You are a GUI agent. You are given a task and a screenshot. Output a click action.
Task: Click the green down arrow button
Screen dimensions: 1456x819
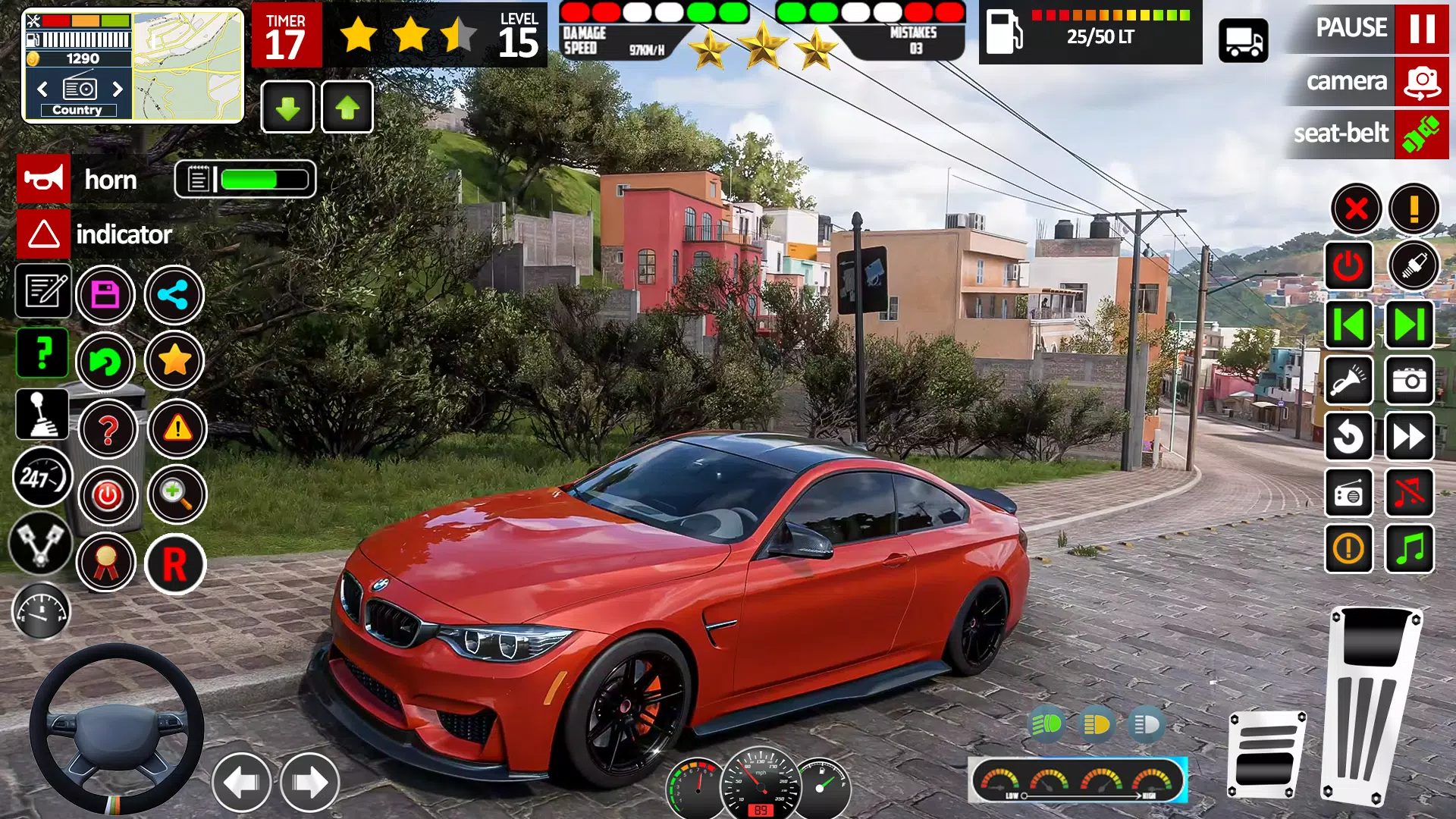(x=287, y=108)
